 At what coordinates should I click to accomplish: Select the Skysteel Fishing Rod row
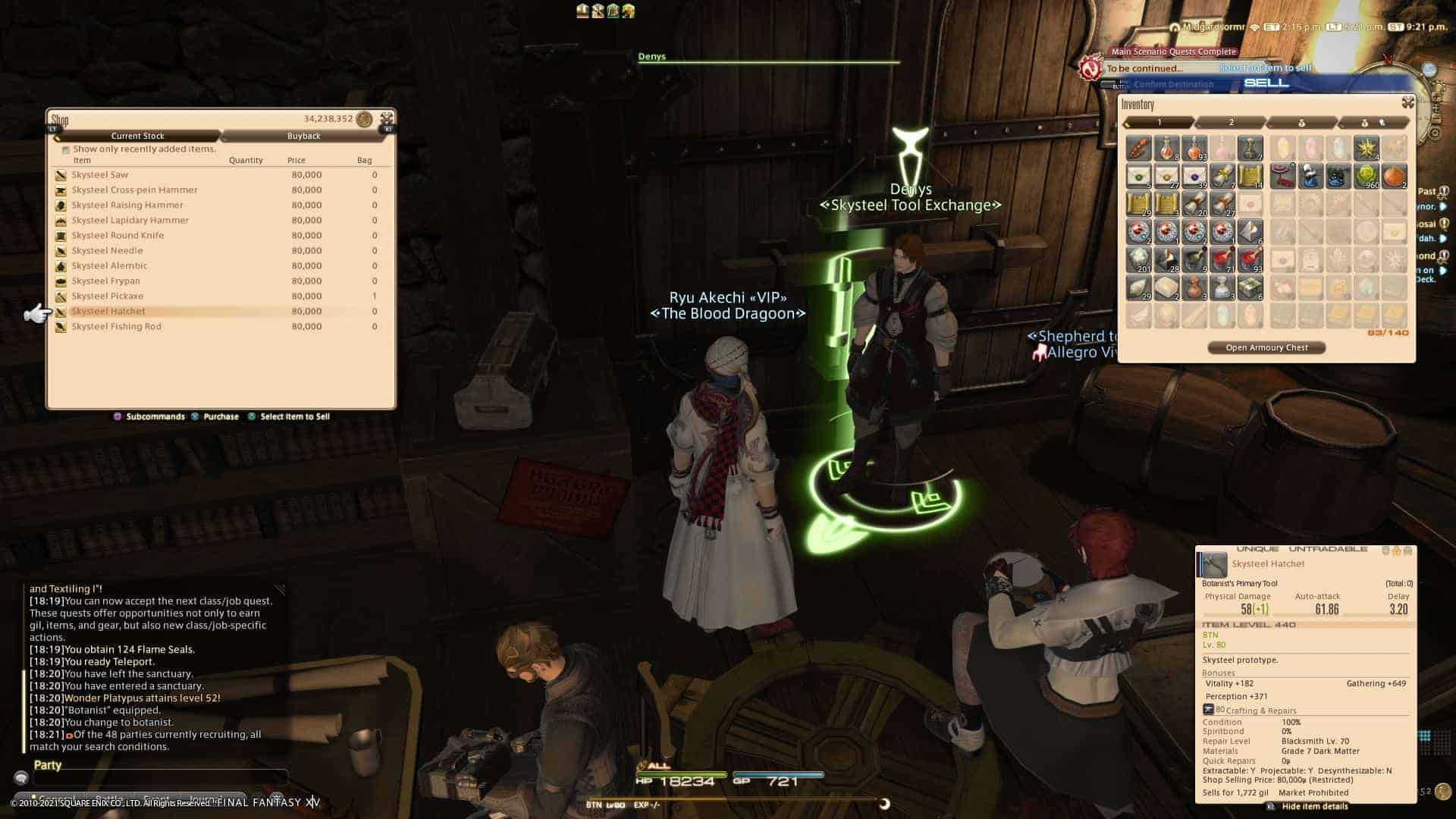(x=118, y=326)
